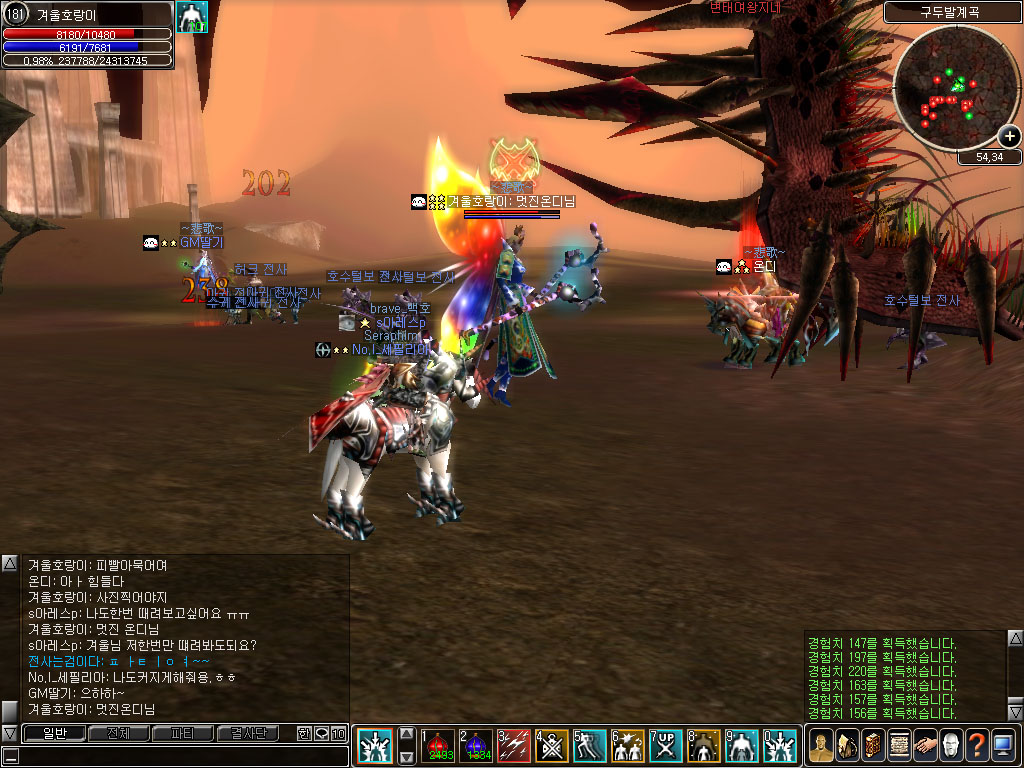Screen dimensions: 1024x768
Task: Click the handshake trade icon
Action: (x=925, y=745)
